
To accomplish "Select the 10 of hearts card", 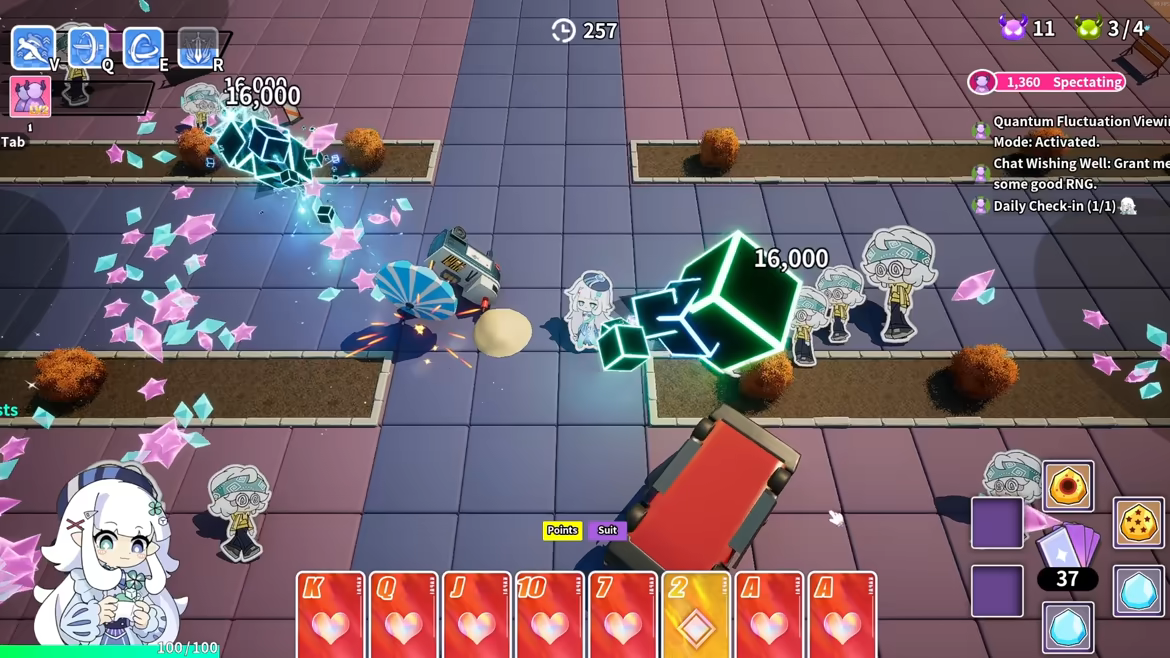I will tap(549, 614).
